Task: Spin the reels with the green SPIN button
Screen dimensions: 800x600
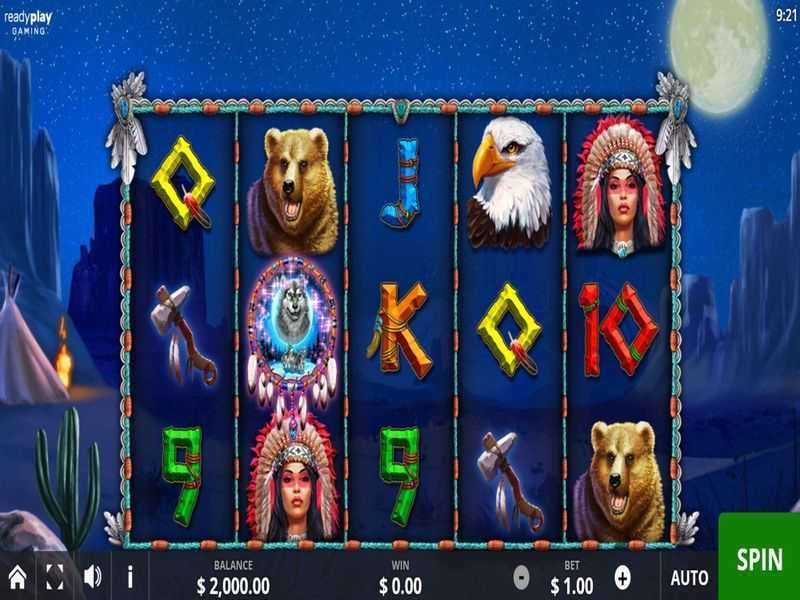Action: point(759,559)
